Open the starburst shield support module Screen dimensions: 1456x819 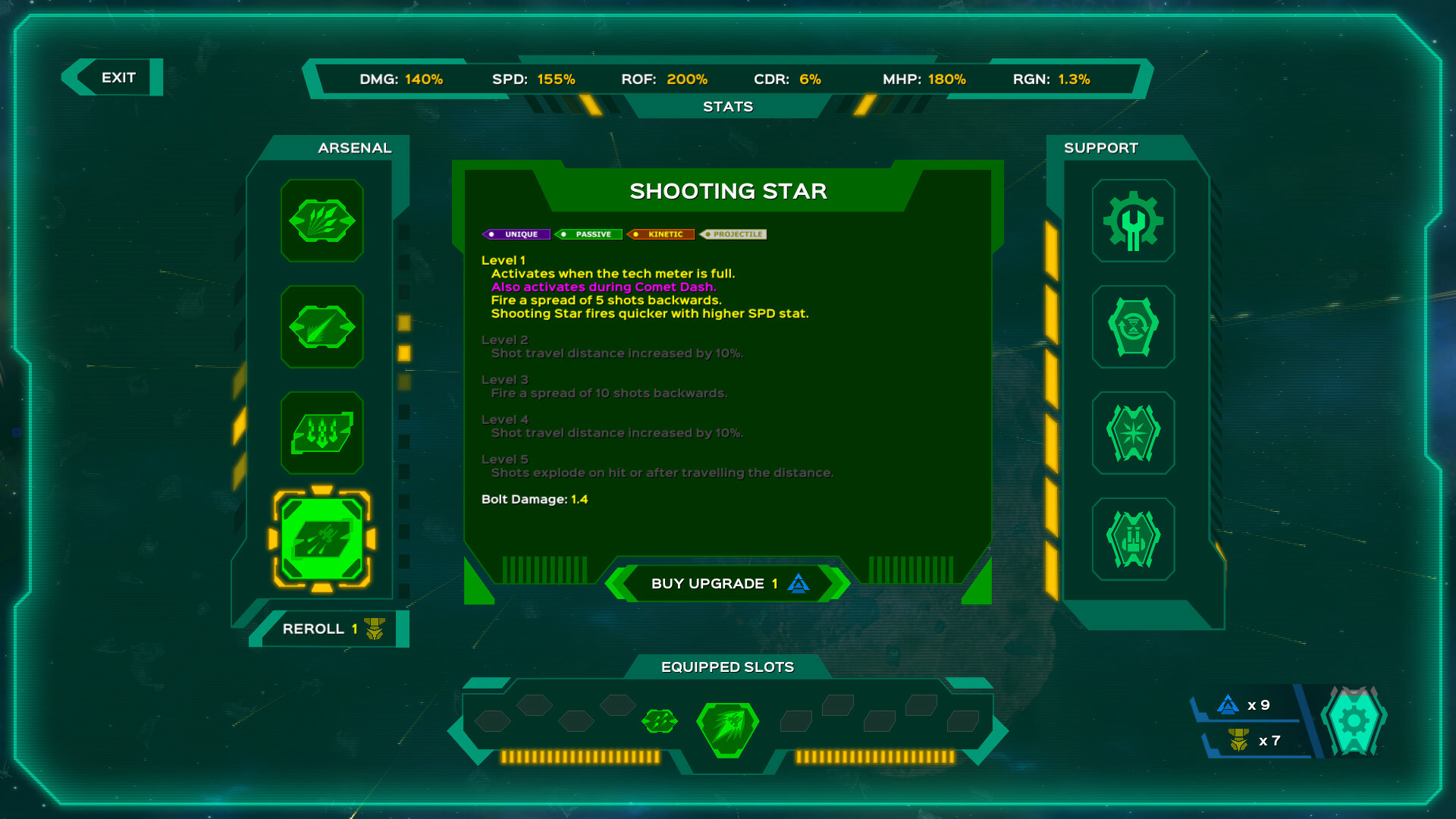[1133, 433]
